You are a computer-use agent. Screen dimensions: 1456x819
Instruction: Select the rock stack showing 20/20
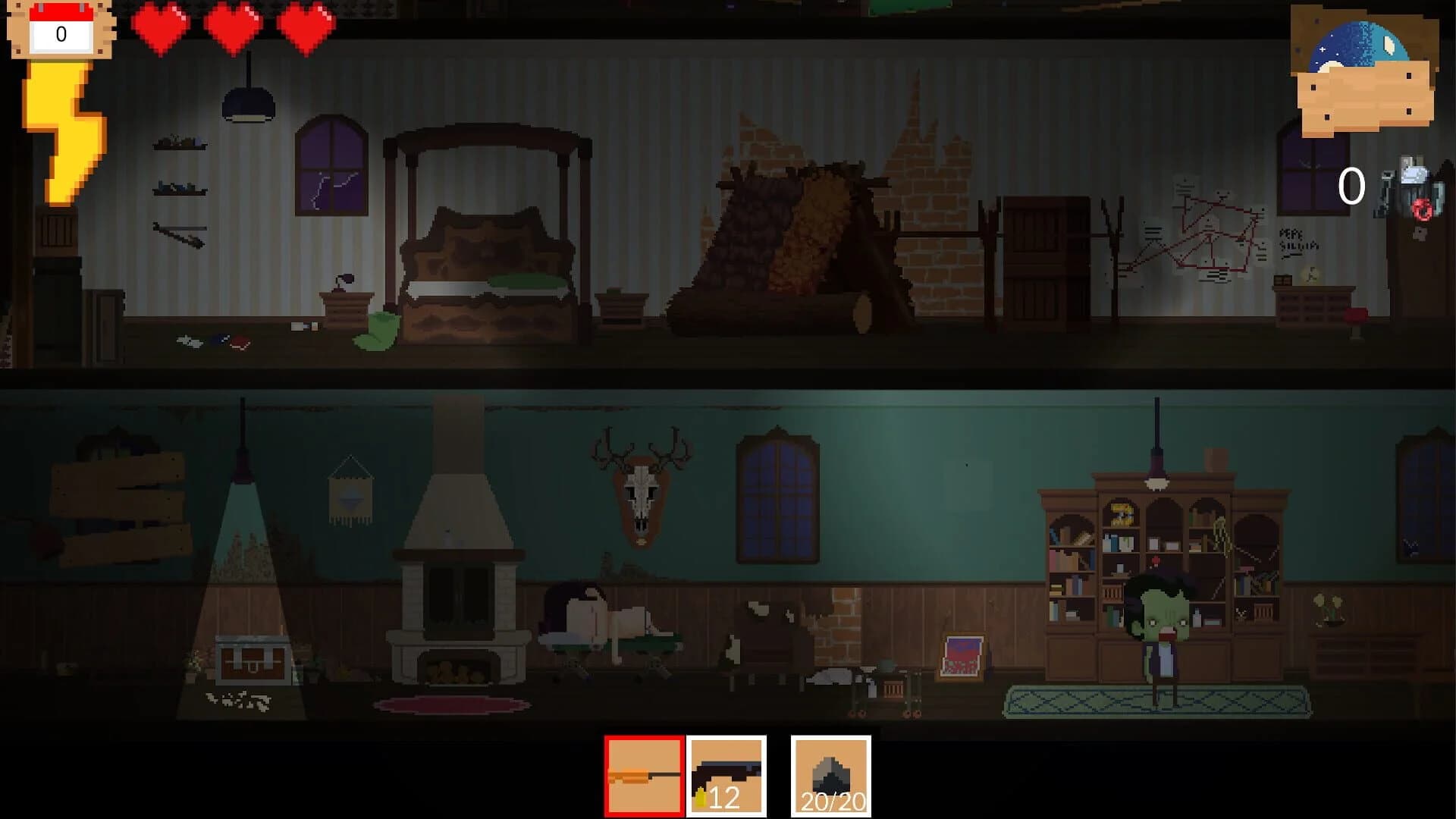830,775
